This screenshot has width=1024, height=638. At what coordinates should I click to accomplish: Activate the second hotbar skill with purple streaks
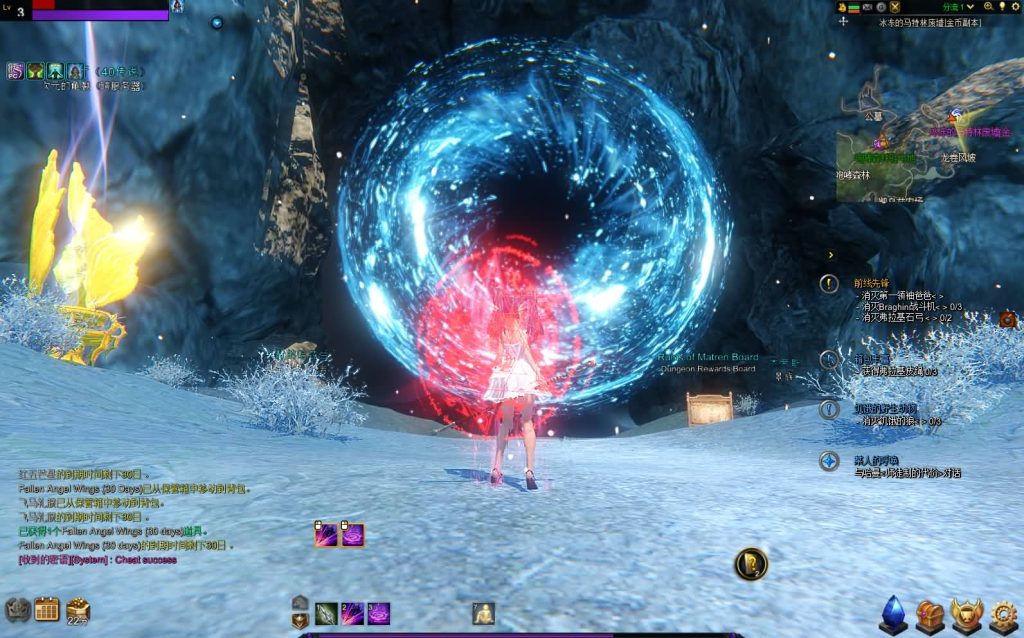pos(352,614)
